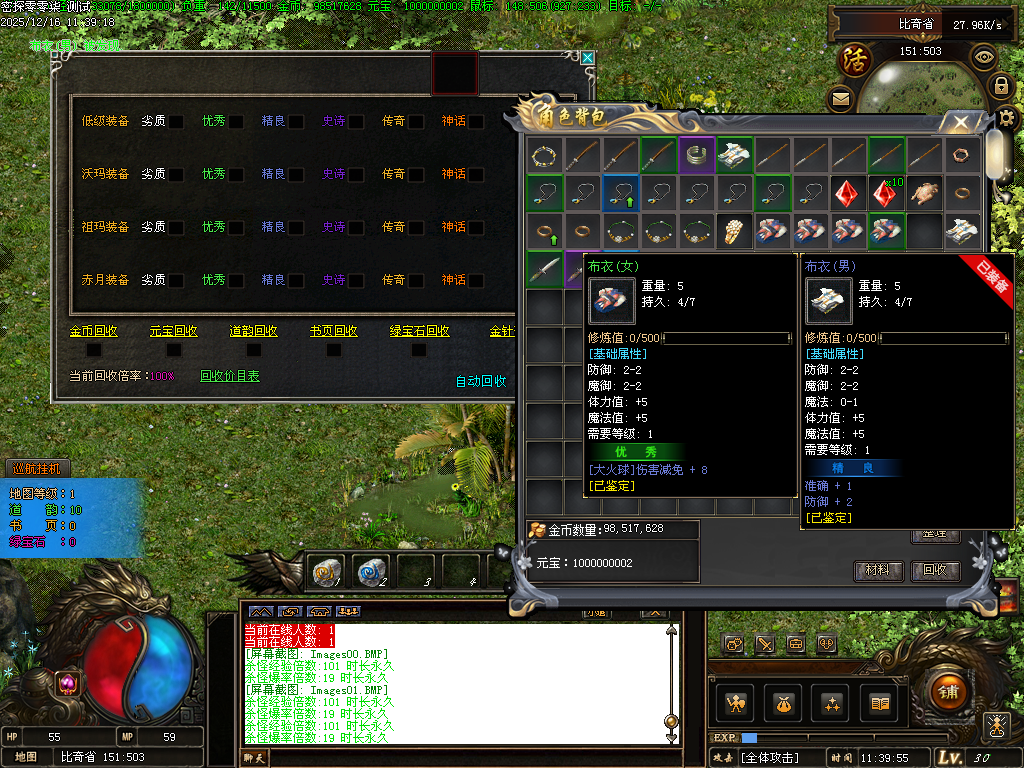Select the purple-bordered silver bracelet slot
1024x768 pixels.
pos(697,155)
